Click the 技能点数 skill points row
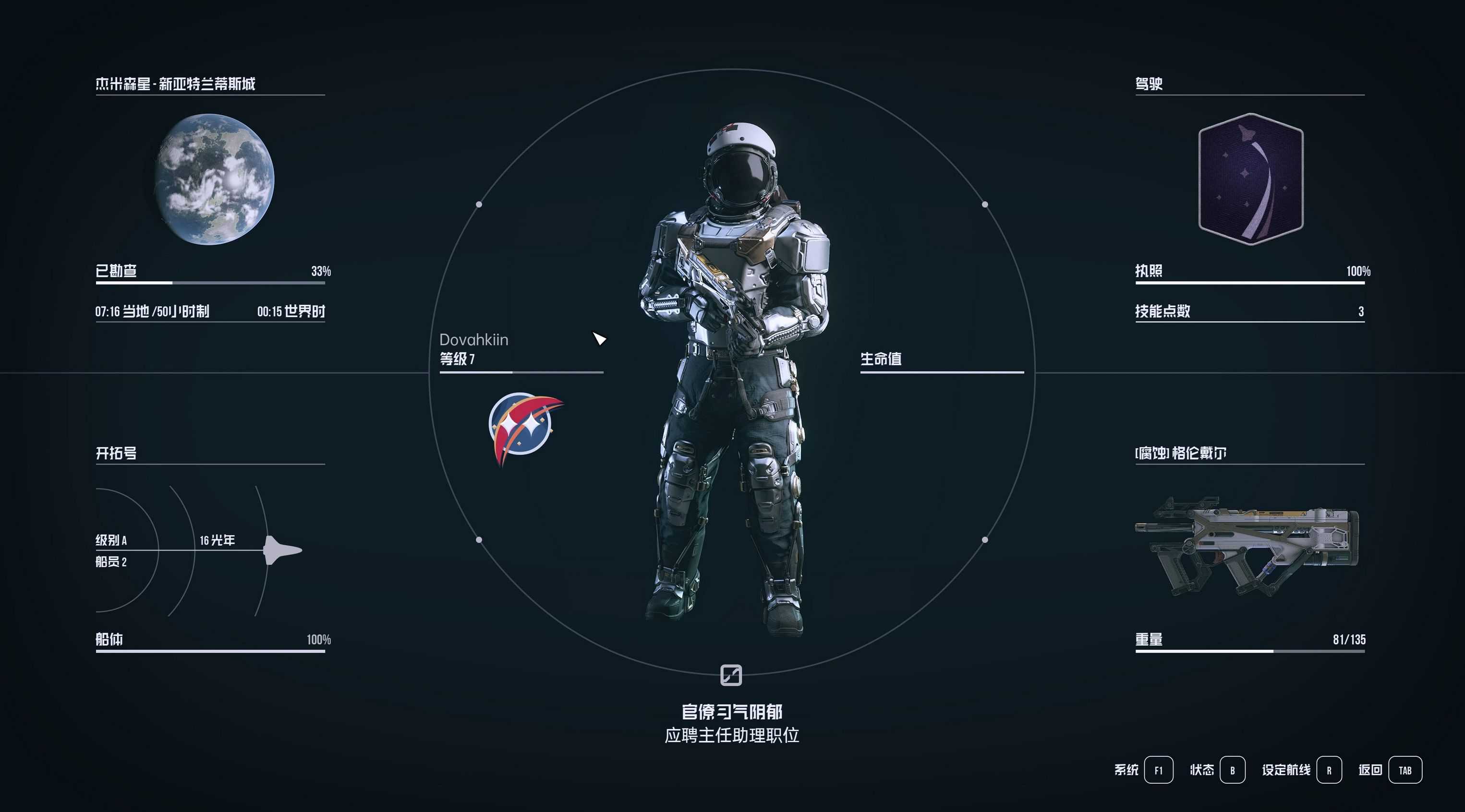The width and height of the screenshot is (1465, 812). click(x=1249, y=311)
